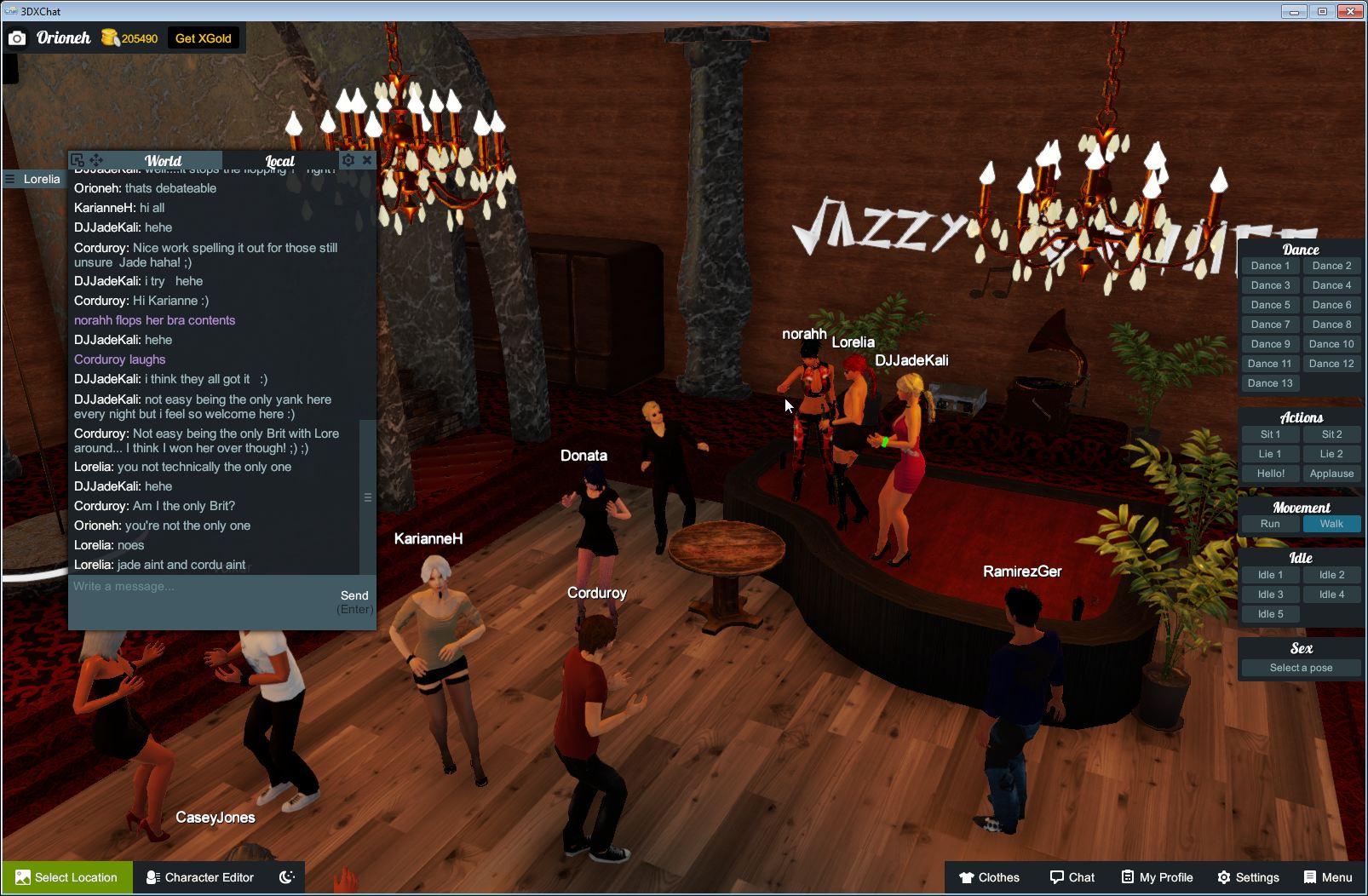This screenshot has height=896, width=1368.
Task: Click the Get XGold button
Action: point(204,37)
